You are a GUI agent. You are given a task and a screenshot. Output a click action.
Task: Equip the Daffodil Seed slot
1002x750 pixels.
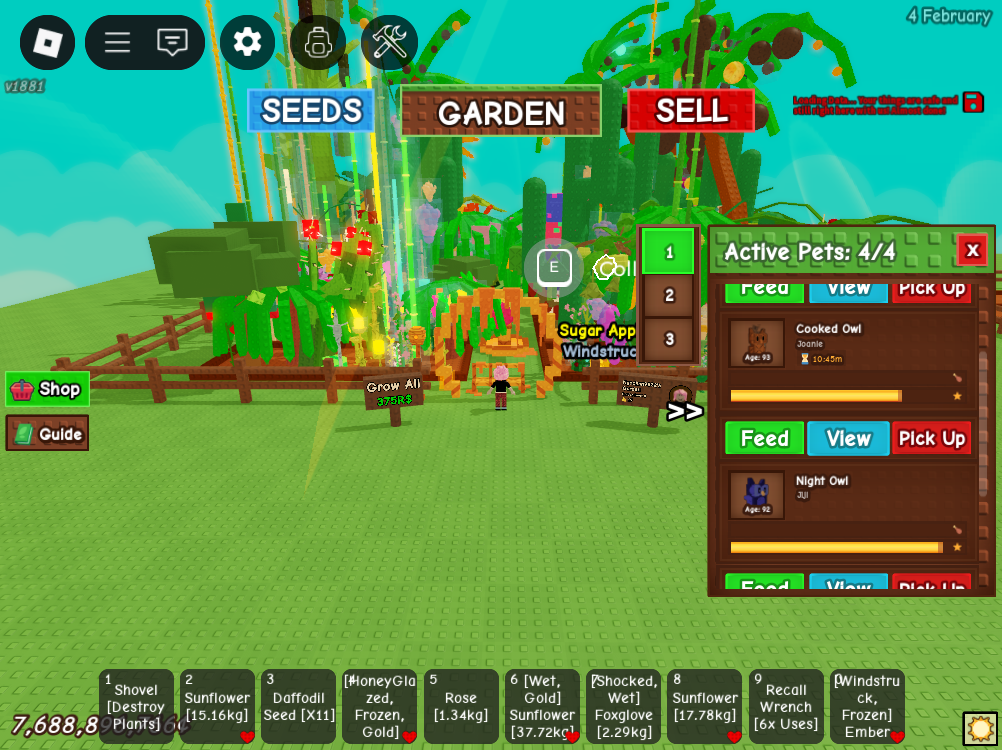[x=298, y=706]
